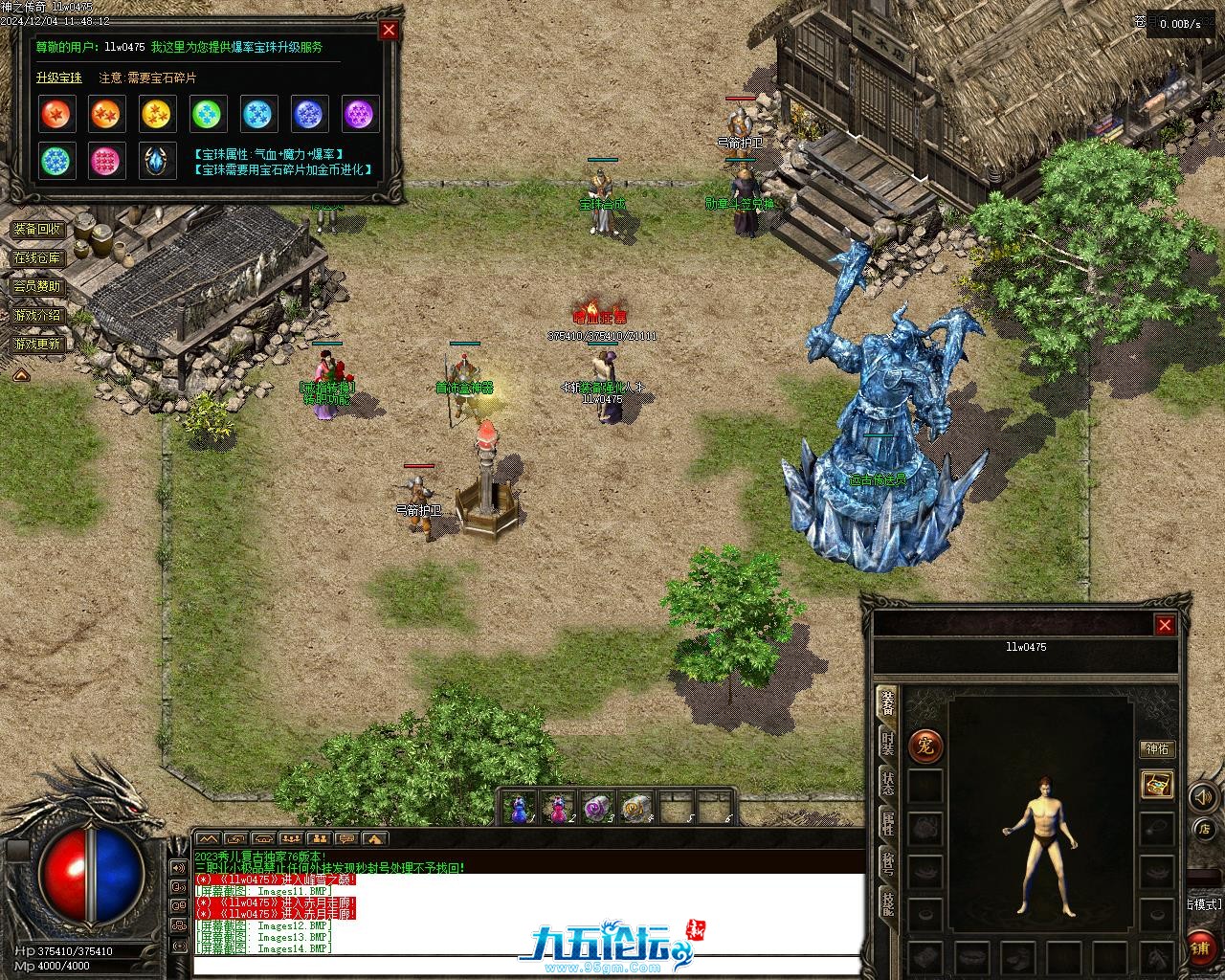
Task: Select the one-star red orb
Action: click(x=56, y=115)
